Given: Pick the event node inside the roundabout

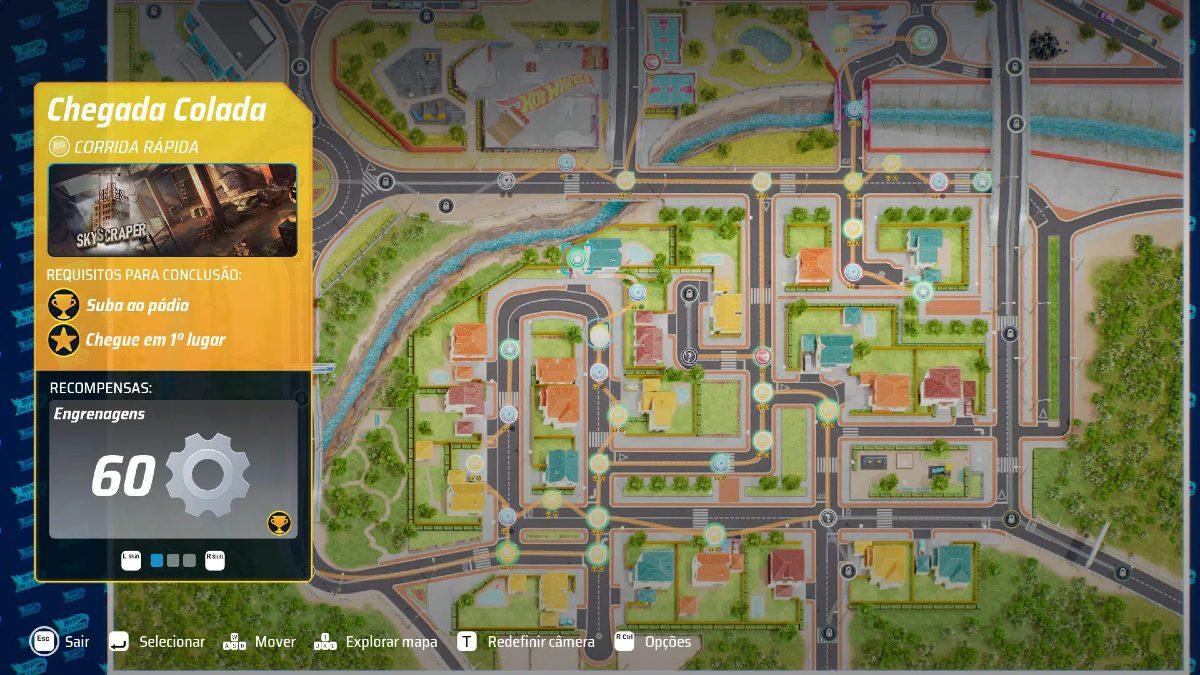Looking at the screenshot, I should pyautogui.click(x=923, y=39).
